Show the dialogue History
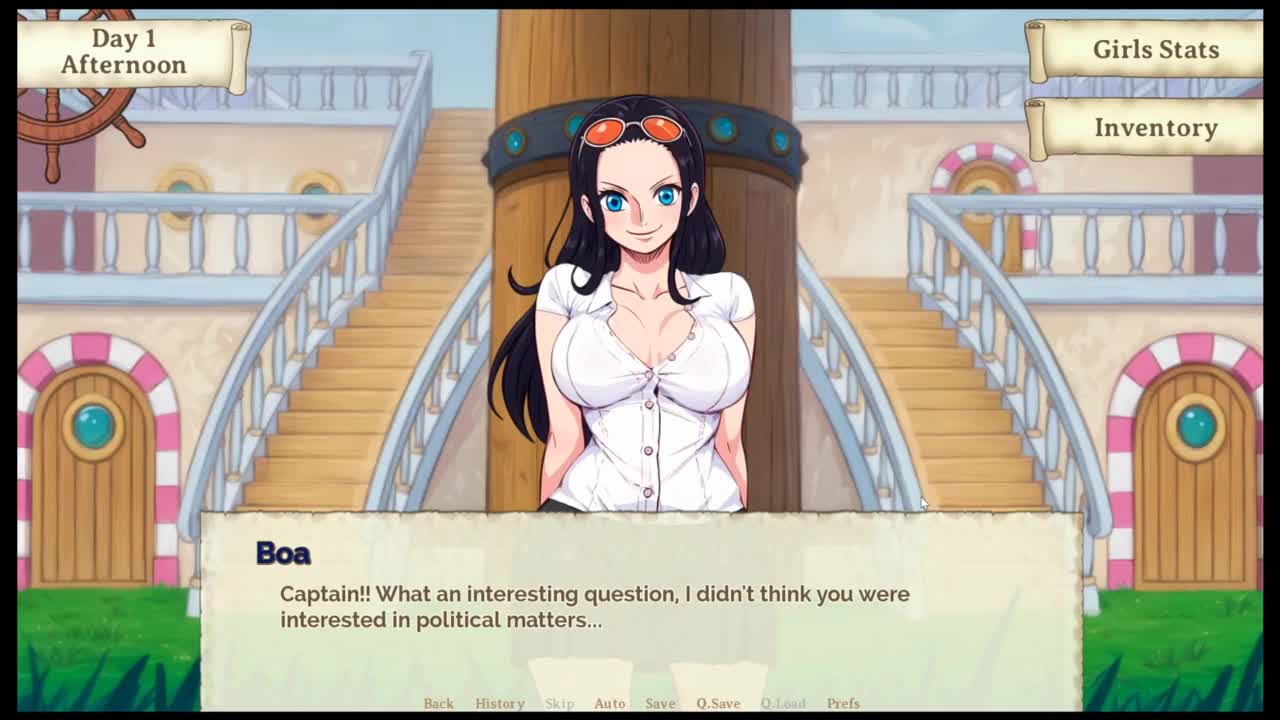Viewport: 1280px width, 720px height. pyautogui.click(x=499, y=703)
